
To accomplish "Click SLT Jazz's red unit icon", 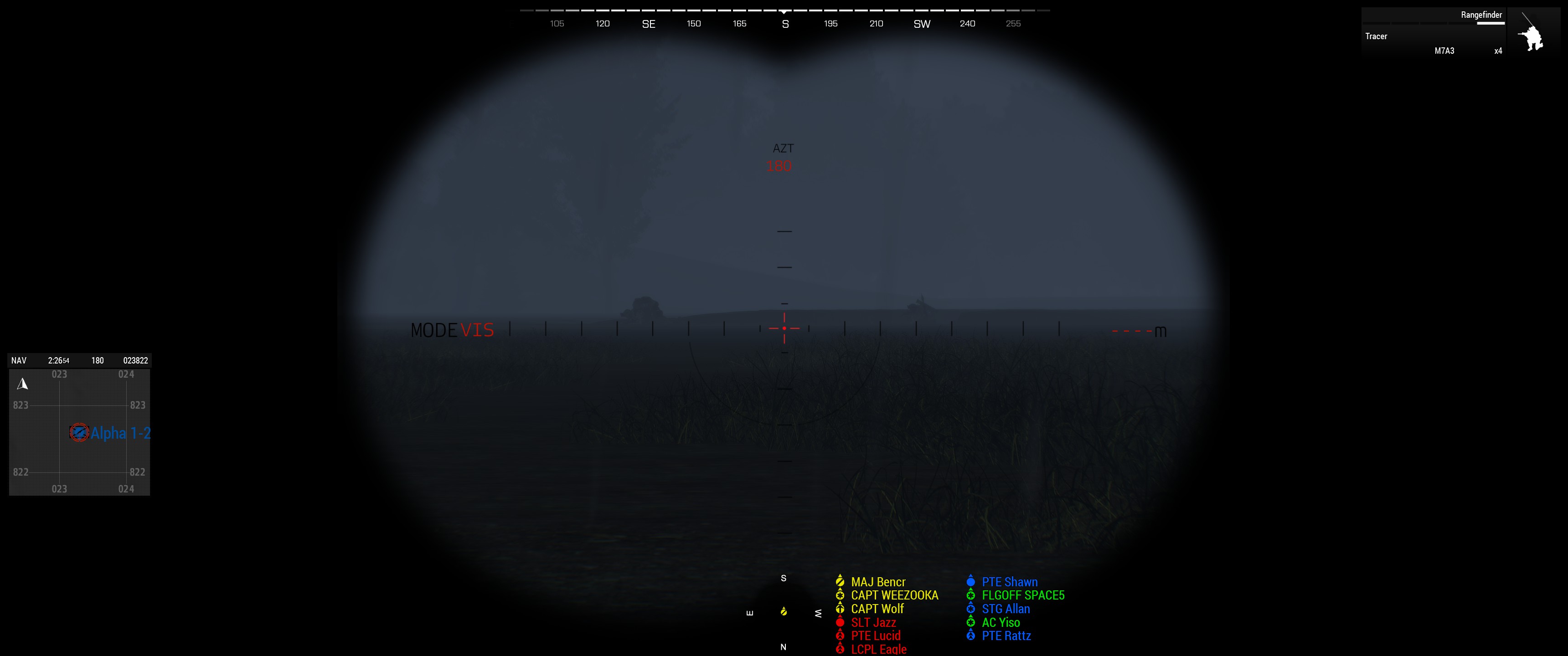I will point(840,622).
